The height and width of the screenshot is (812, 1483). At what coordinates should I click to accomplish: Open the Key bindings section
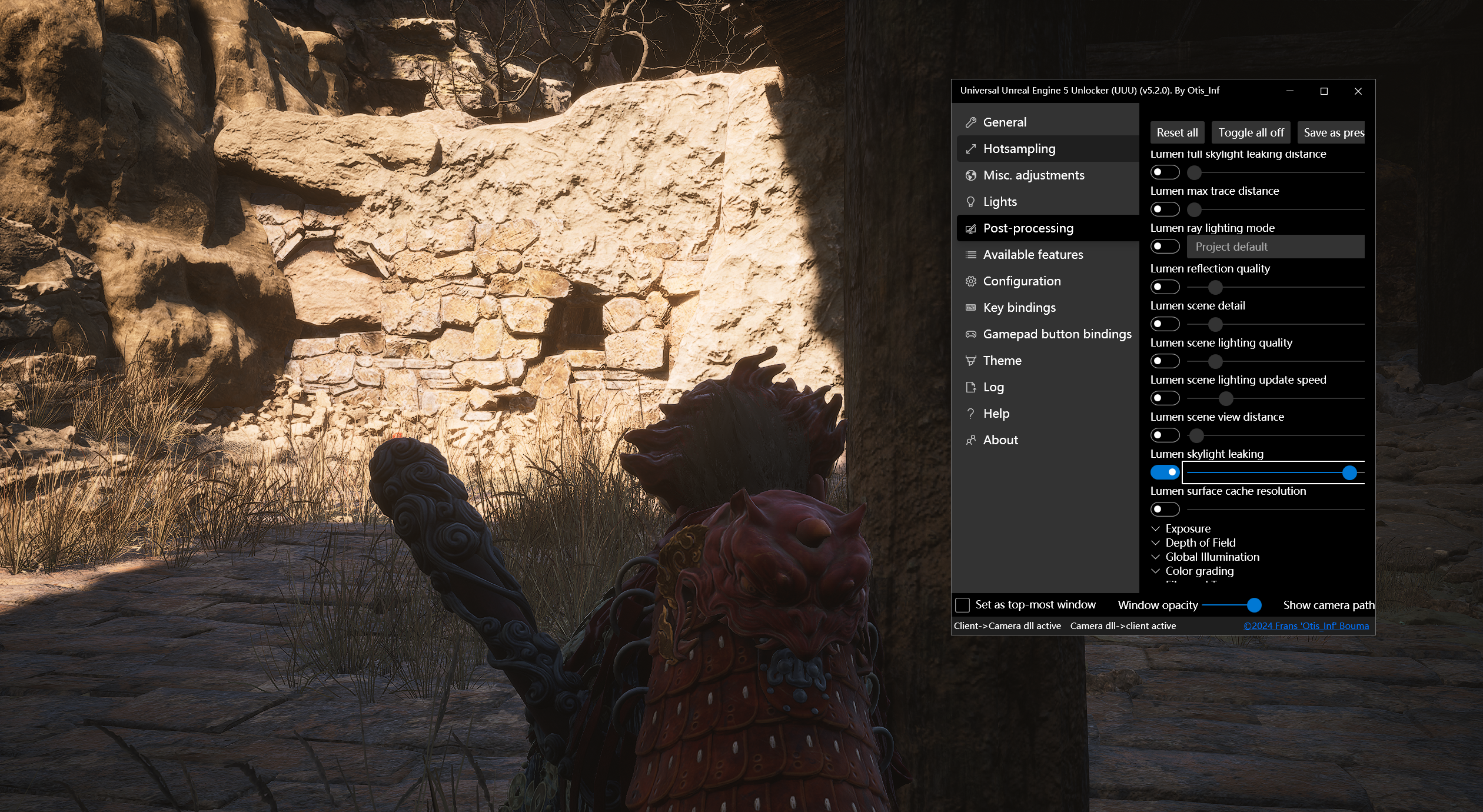pyautogui.click(x=1019, y=308)
